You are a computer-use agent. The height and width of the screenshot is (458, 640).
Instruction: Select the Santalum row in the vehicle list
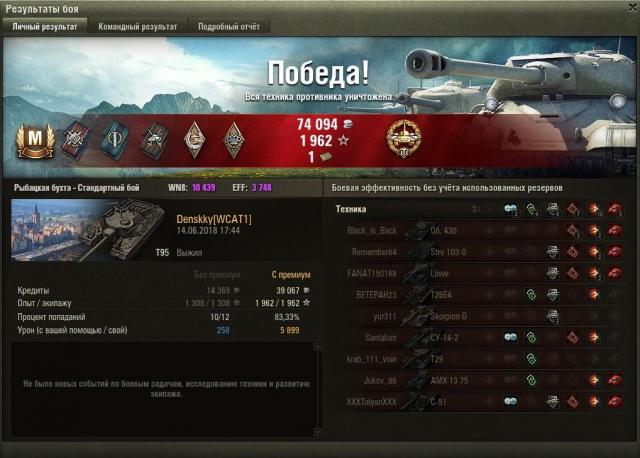pyautogui.click(x=480, y=337)
